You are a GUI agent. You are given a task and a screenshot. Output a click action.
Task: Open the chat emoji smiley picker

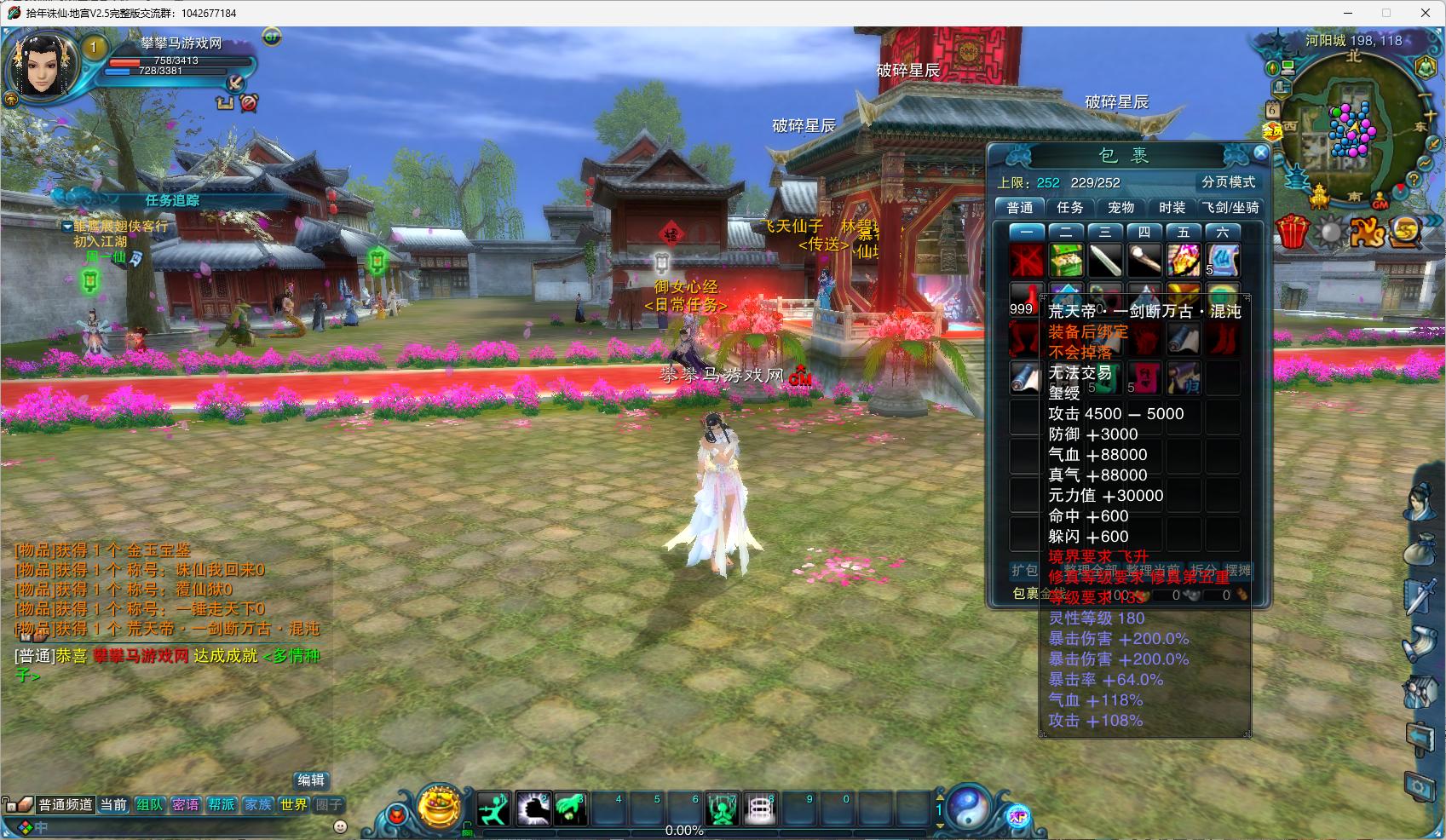pos(340,826)
